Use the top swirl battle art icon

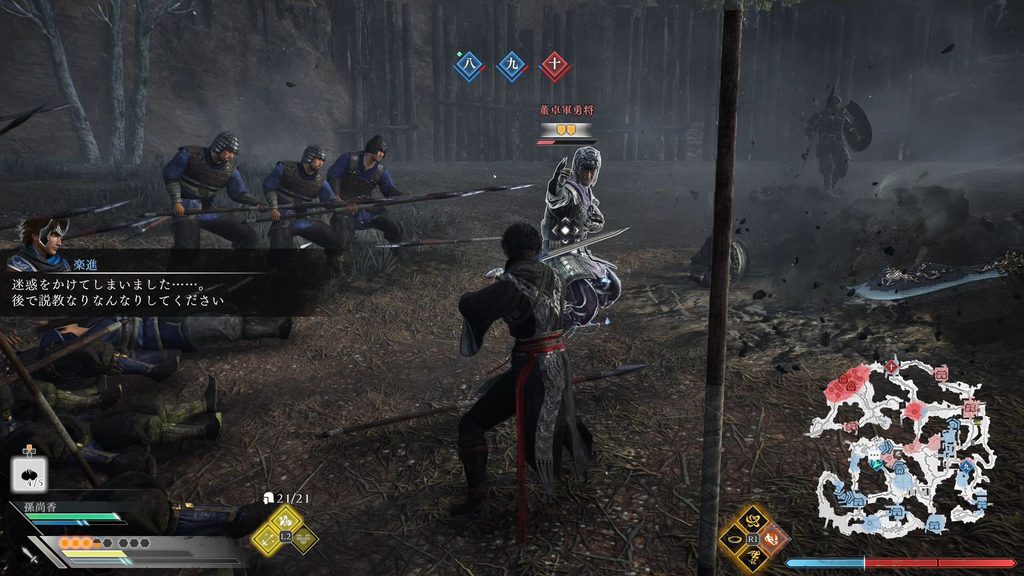click(x=752, y=520)
